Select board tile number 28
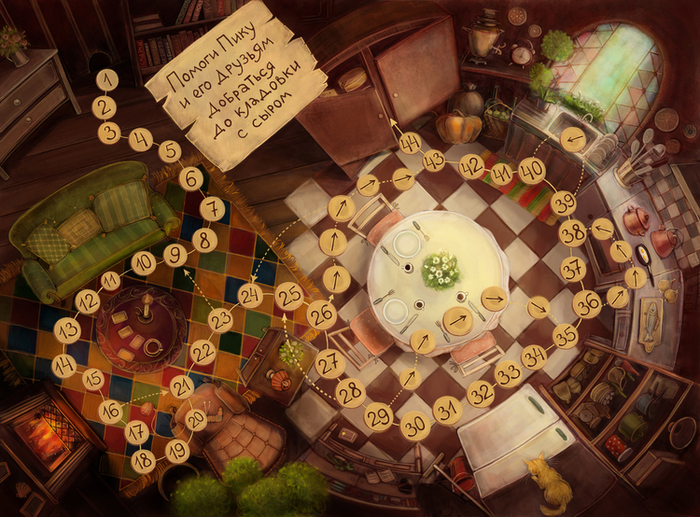The width and height of the screenshot is (700, 517). click(x=349, y=392)
